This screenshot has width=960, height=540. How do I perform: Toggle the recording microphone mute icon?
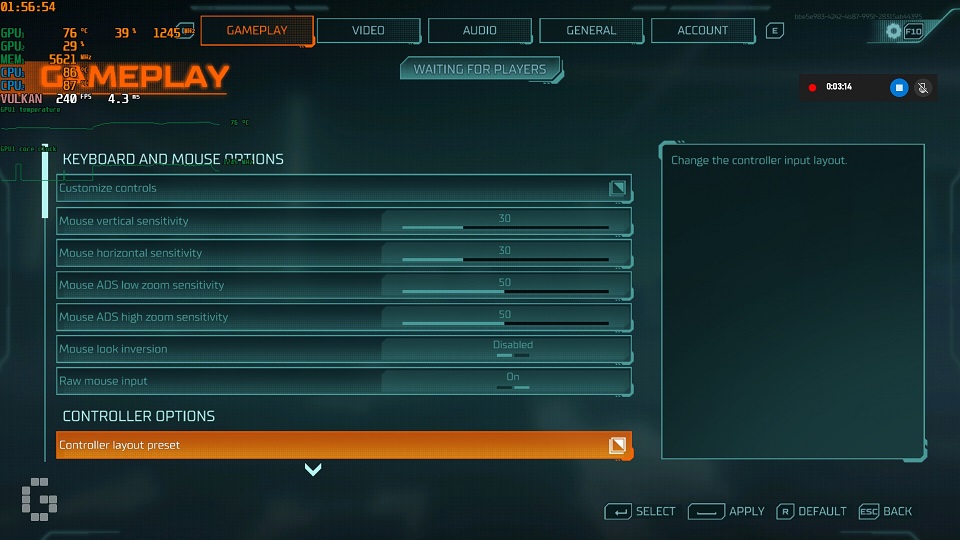tap(923, 87)
